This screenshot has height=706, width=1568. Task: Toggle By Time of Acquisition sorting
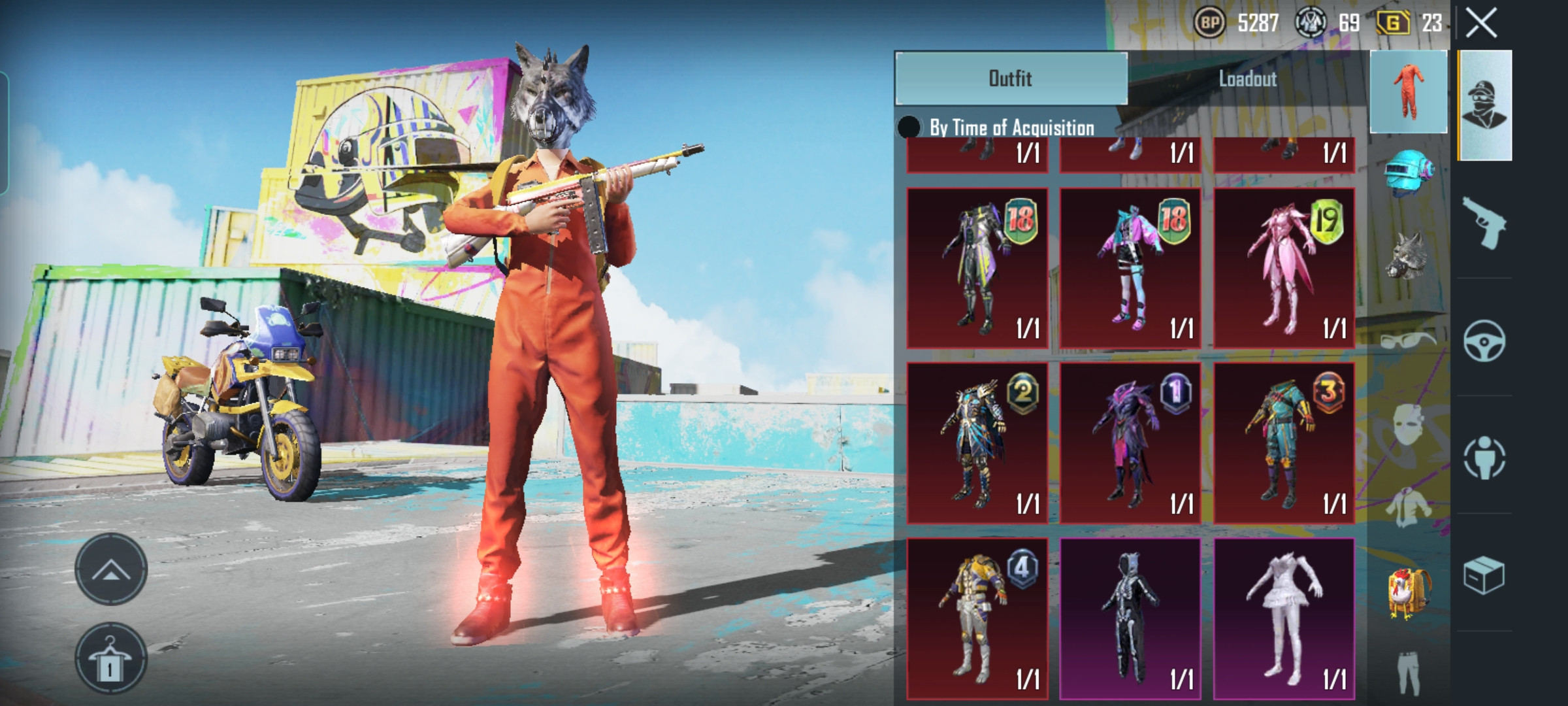coord(909,127)
